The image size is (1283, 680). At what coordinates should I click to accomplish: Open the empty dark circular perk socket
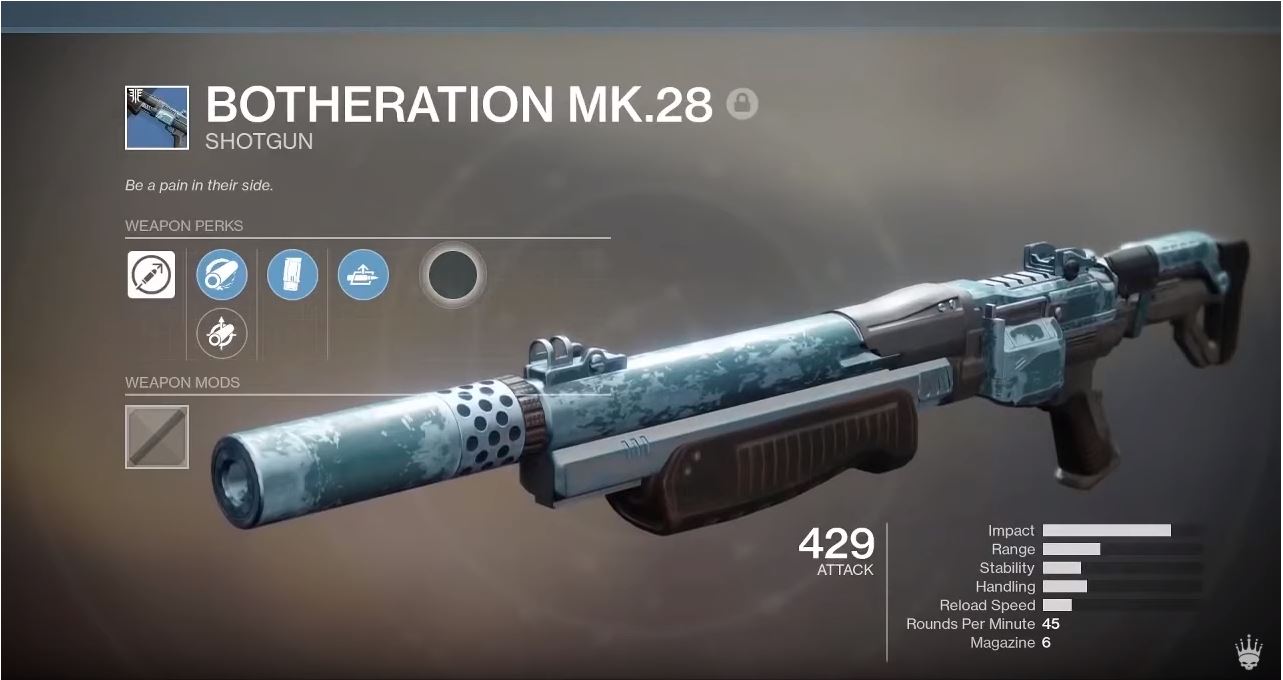pos(453,273)
